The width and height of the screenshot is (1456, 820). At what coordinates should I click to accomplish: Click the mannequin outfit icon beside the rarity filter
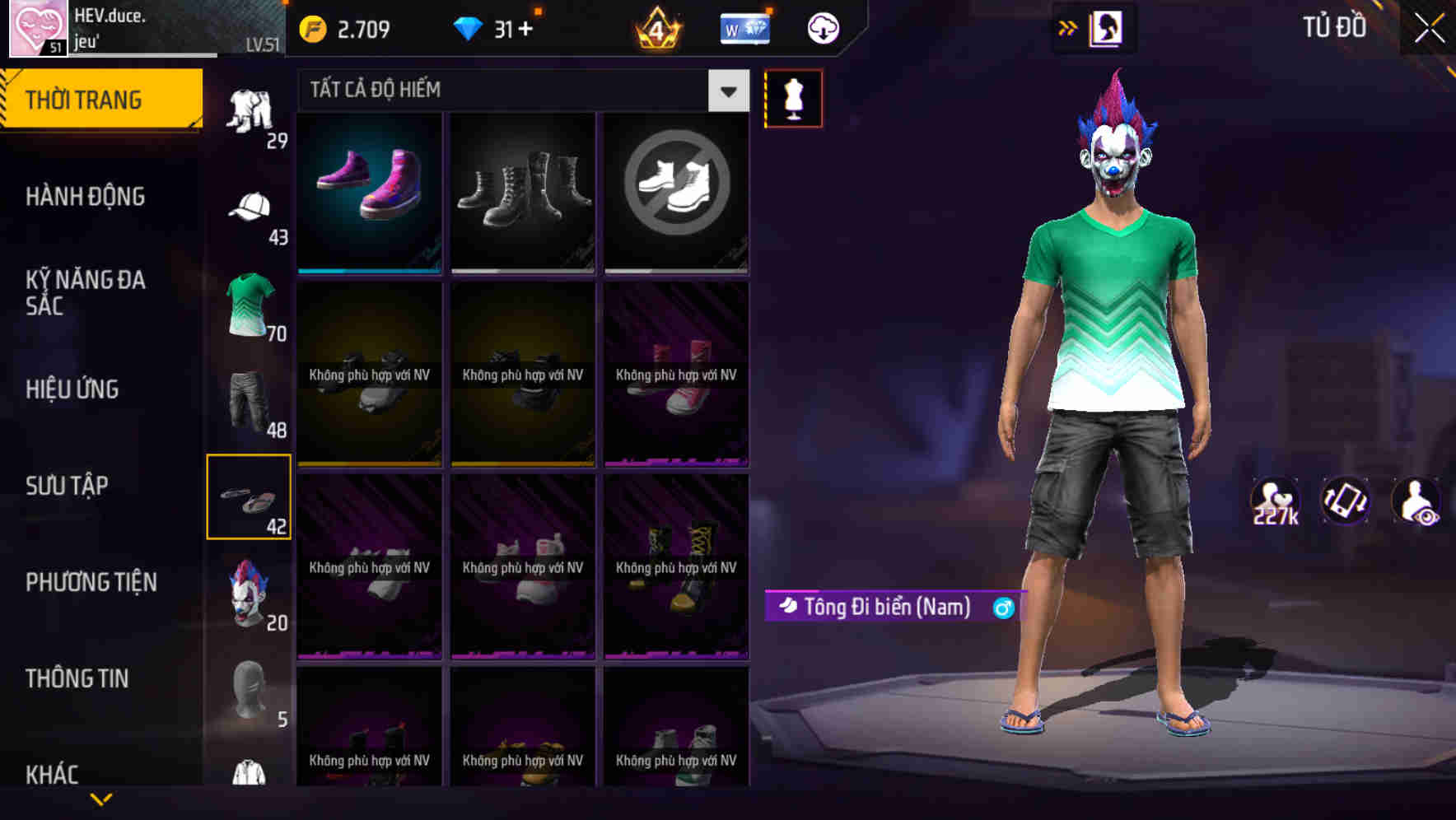pos(793,97)
